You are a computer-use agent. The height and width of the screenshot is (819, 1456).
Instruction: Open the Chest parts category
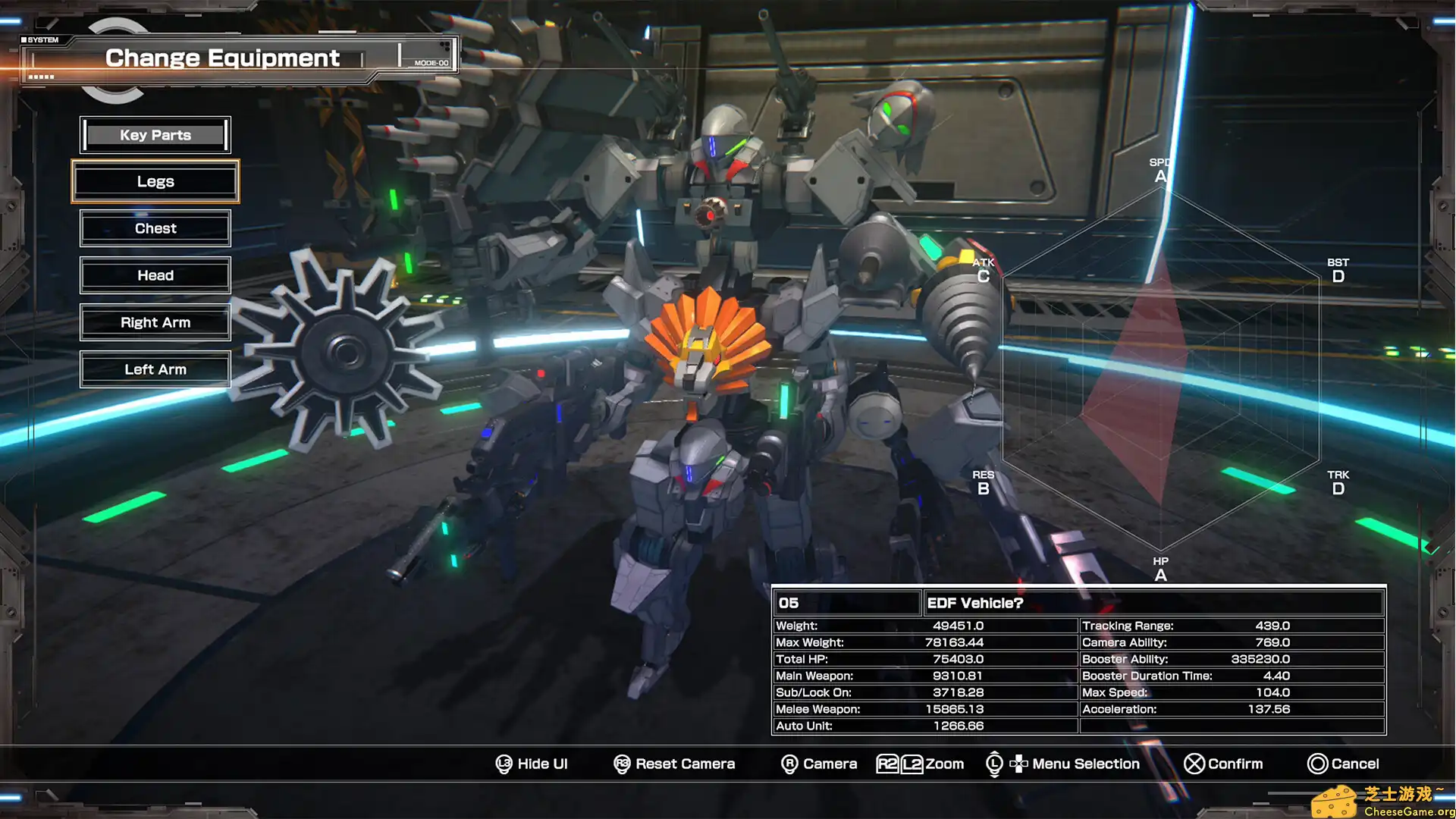point(155,228)
